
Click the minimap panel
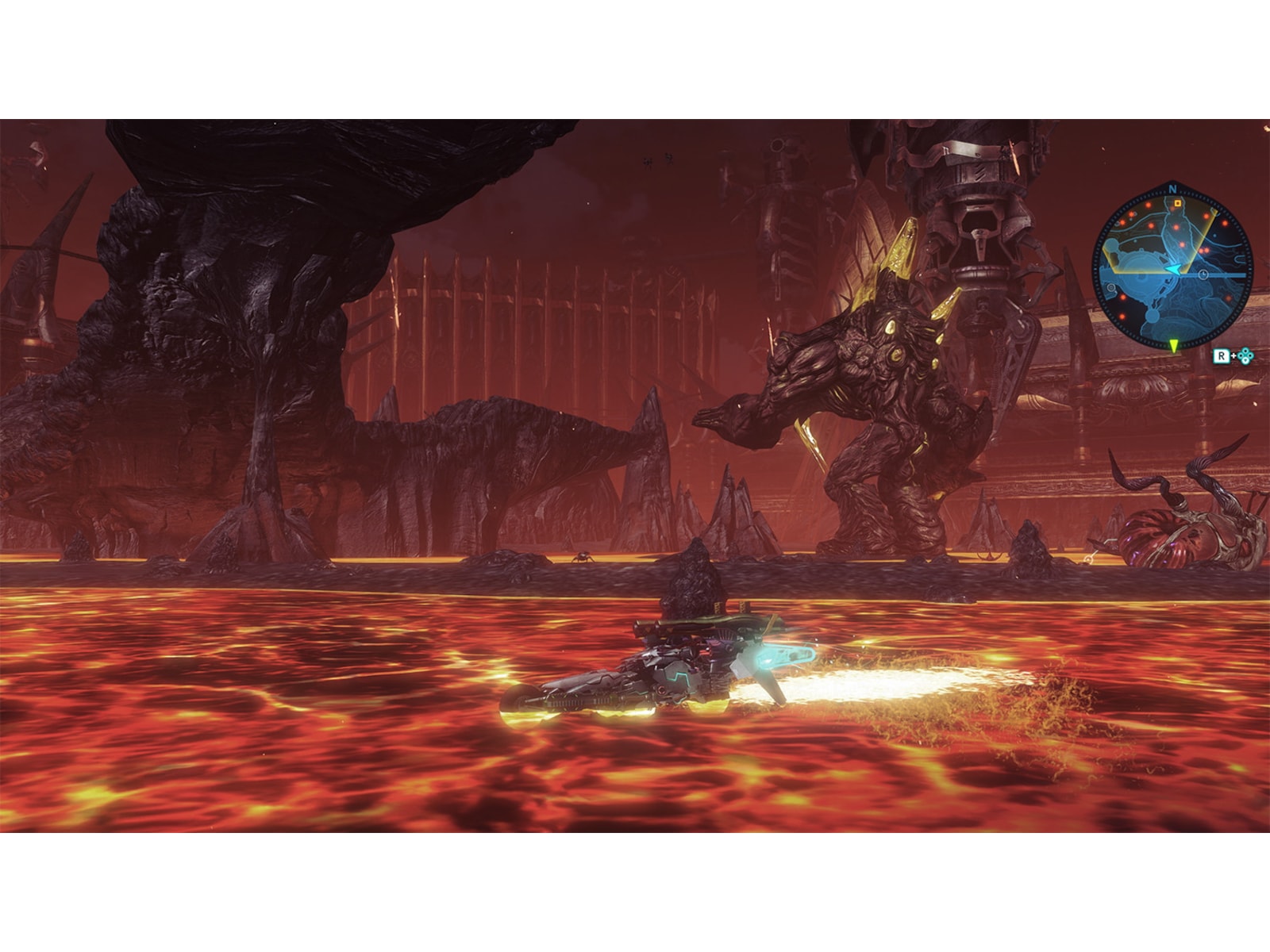click(x=1173, y=266)
